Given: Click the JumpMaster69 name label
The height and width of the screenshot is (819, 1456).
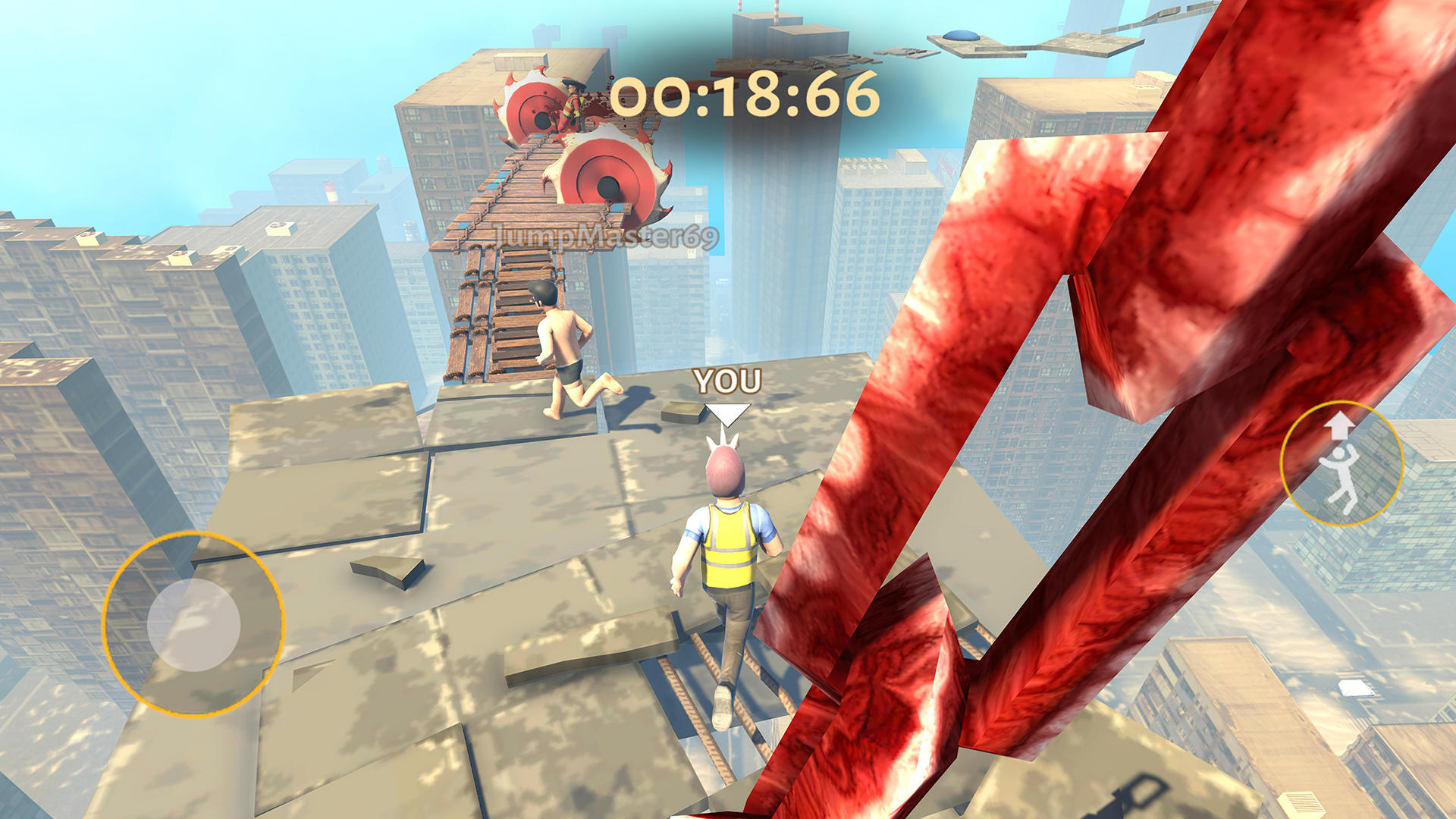Looking at the screenshot, I should pos(607,235).
